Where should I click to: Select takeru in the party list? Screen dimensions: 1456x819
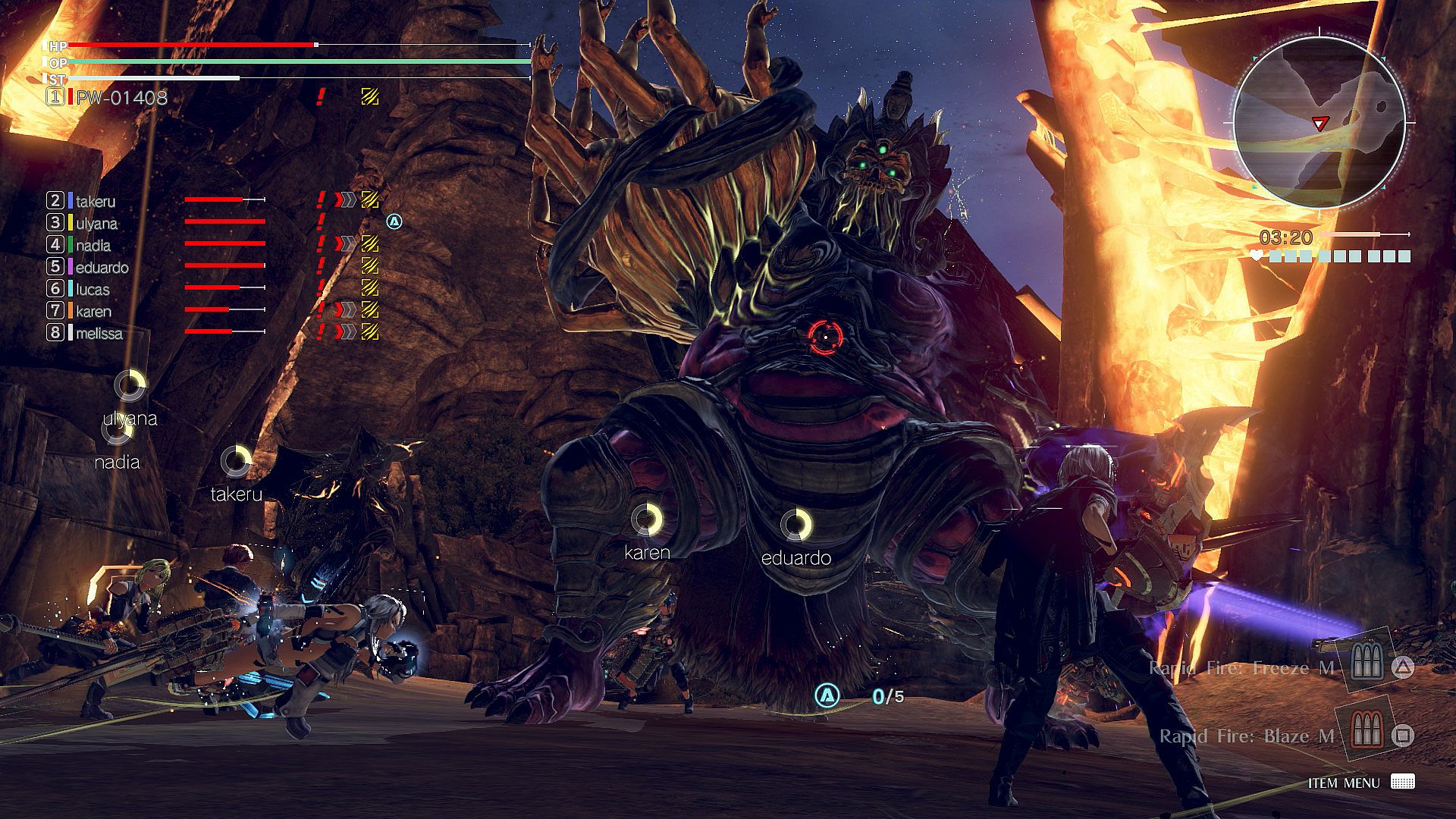click(x=96, y=201)
